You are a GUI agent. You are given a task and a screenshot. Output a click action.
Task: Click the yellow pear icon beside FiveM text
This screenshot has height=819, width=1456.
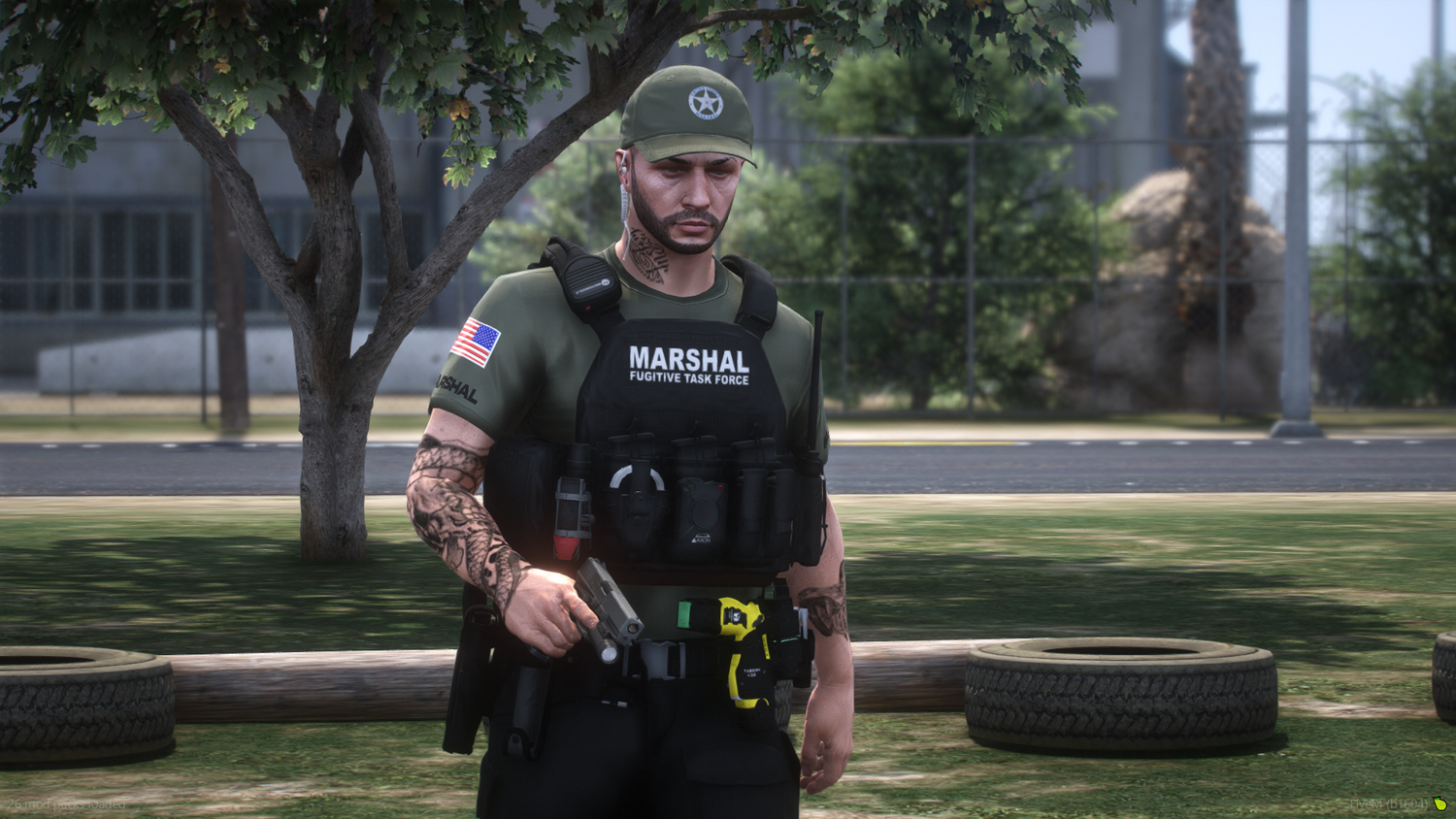point(1439,803)
